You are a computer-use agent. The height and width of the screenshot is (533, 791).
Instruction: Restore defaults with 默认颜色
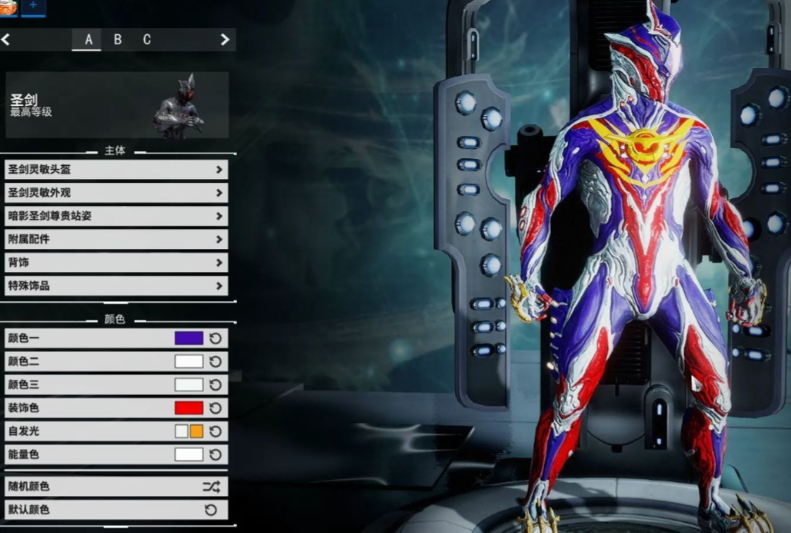click(x=116, y=510)
